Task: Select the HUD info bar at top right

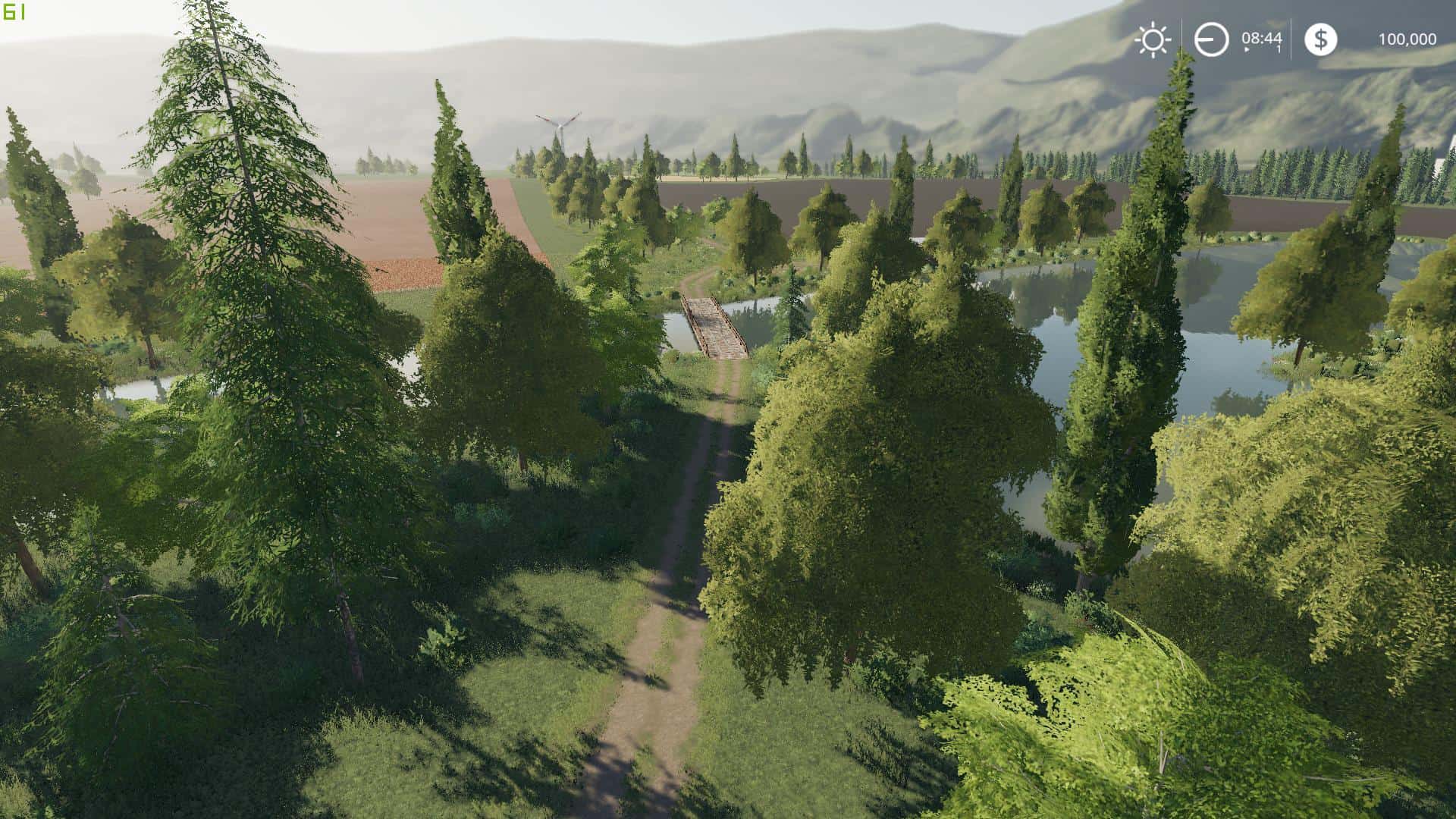Action: pos(1282,39)
